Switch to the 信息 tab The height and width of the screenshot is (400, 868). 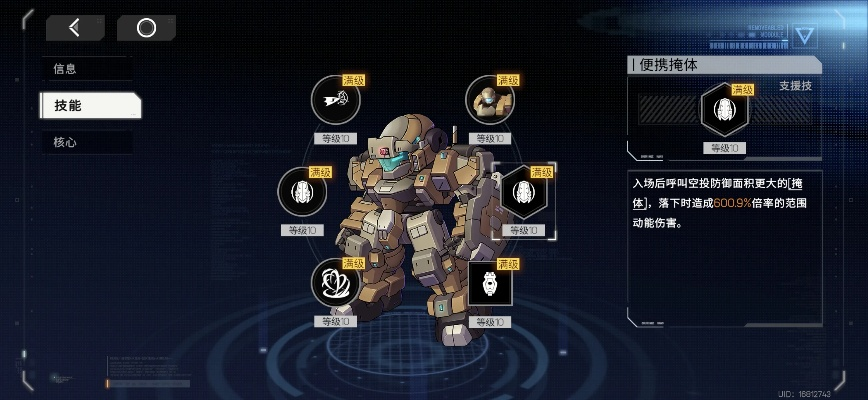86,69
